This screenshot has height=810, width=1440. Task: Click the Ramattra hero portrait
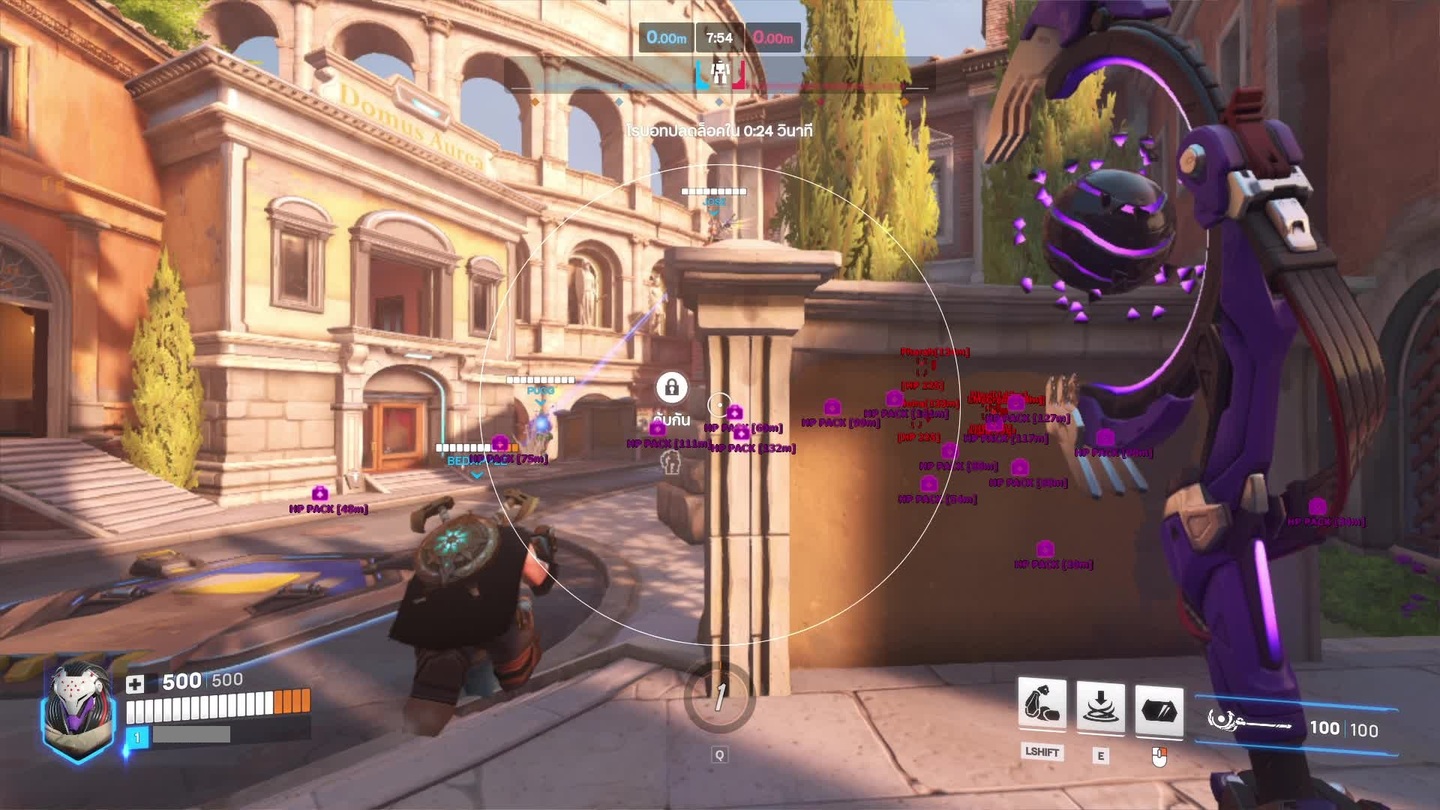coord(77,711)
